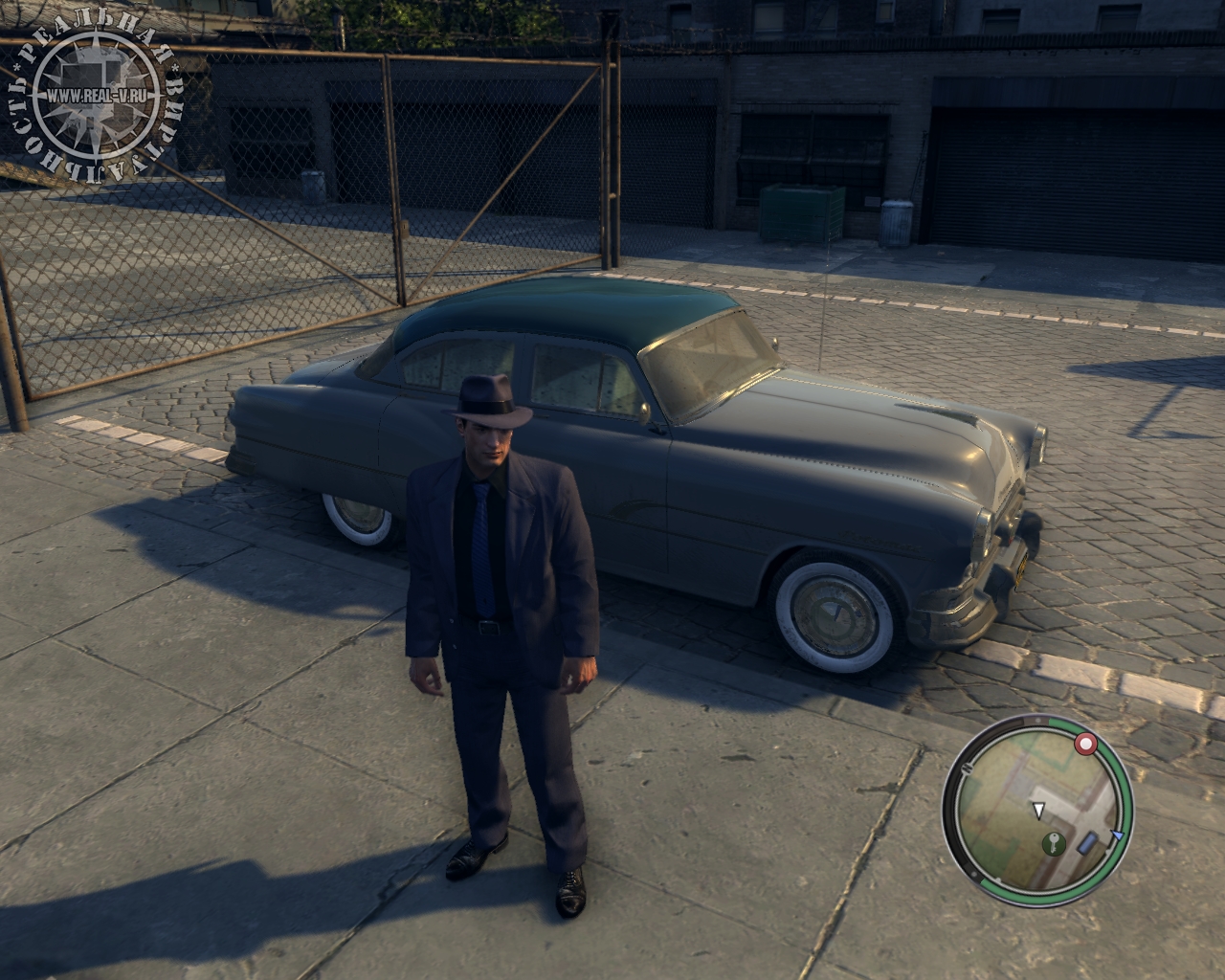Click the circular minimap
The image size is (1225, 980).
[1037, 810]
